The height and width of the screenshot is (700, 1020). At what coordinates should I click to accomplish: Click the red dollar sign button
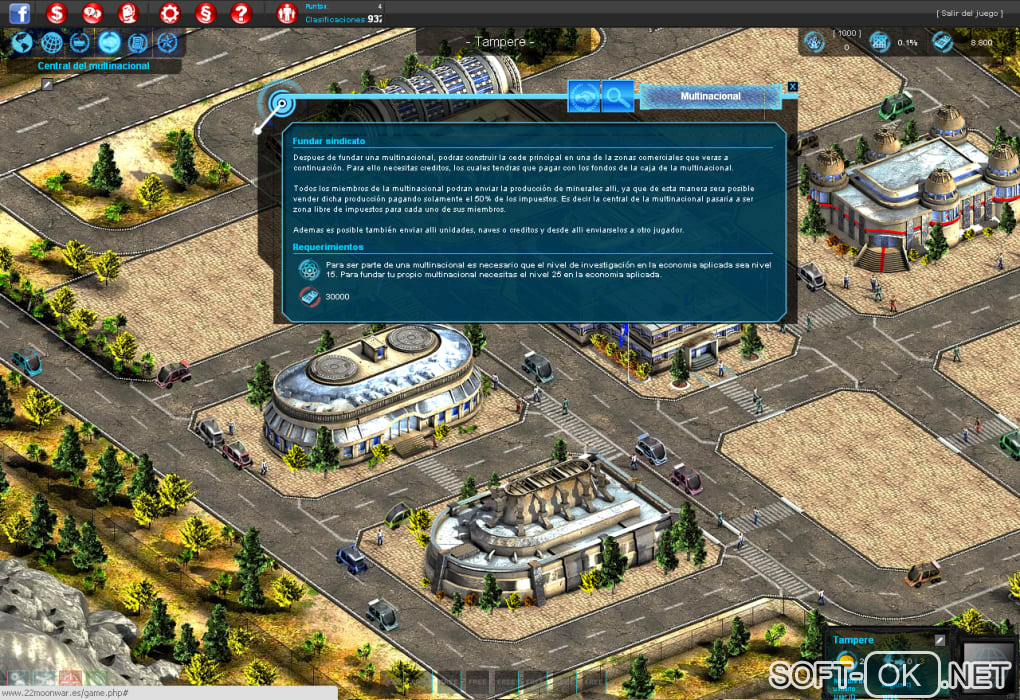pos(57,13)
